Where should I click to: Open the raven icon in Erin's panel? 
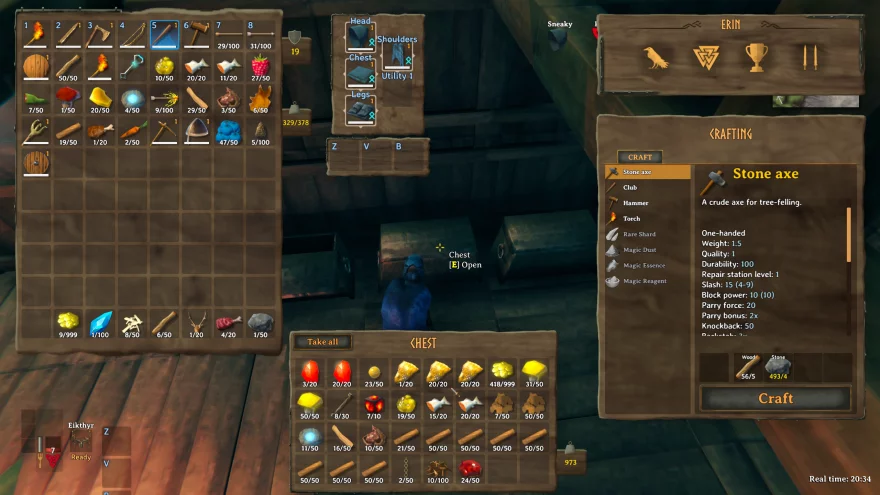[x=656, y=58]
